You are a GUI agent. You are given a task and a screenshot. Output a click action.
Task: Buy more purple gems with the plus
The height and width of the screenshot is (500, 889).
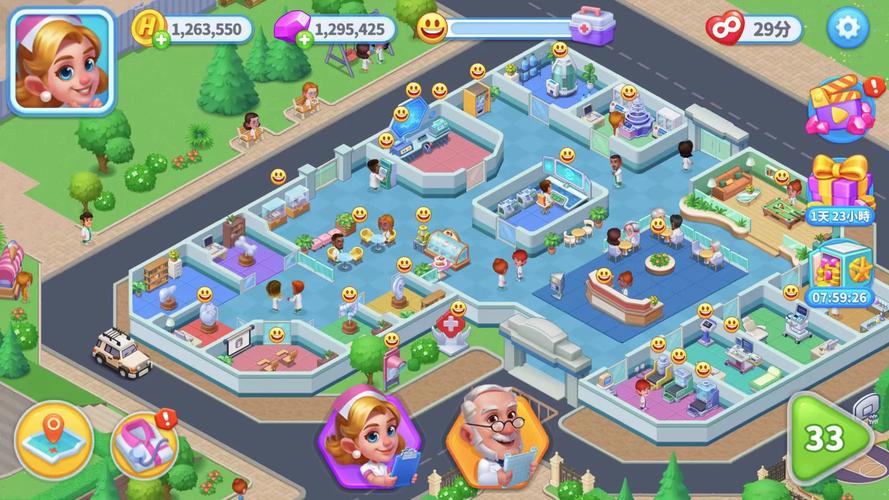[x=299, y=40]
